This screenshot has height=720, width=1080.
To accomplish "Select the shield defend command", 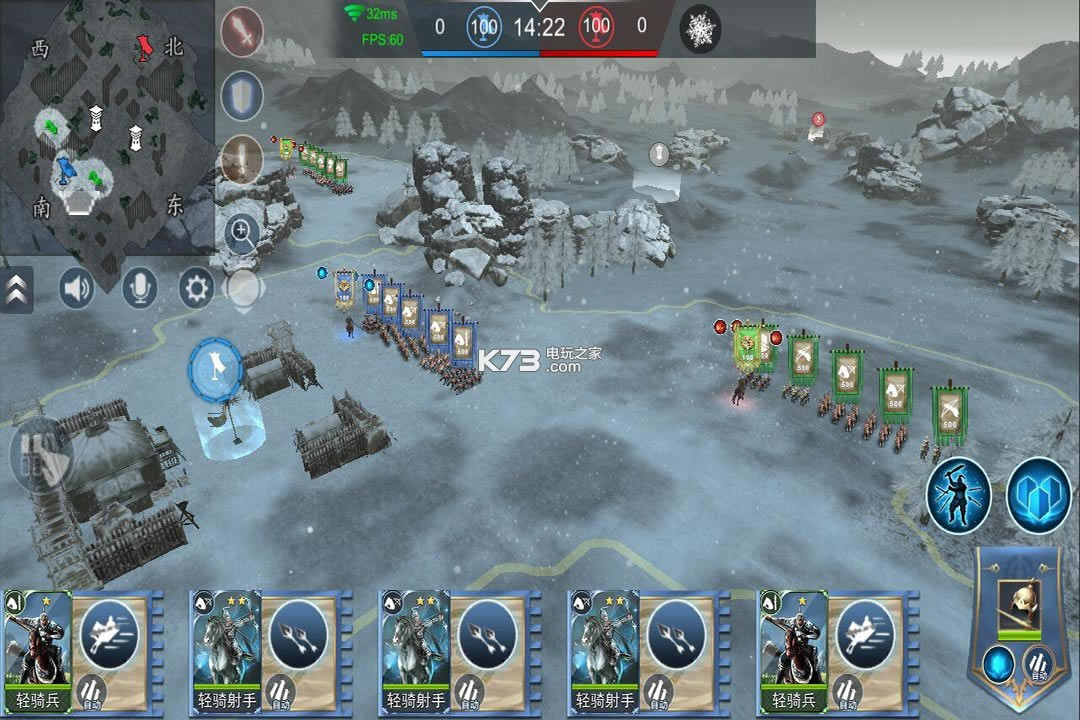I will 241,97.
